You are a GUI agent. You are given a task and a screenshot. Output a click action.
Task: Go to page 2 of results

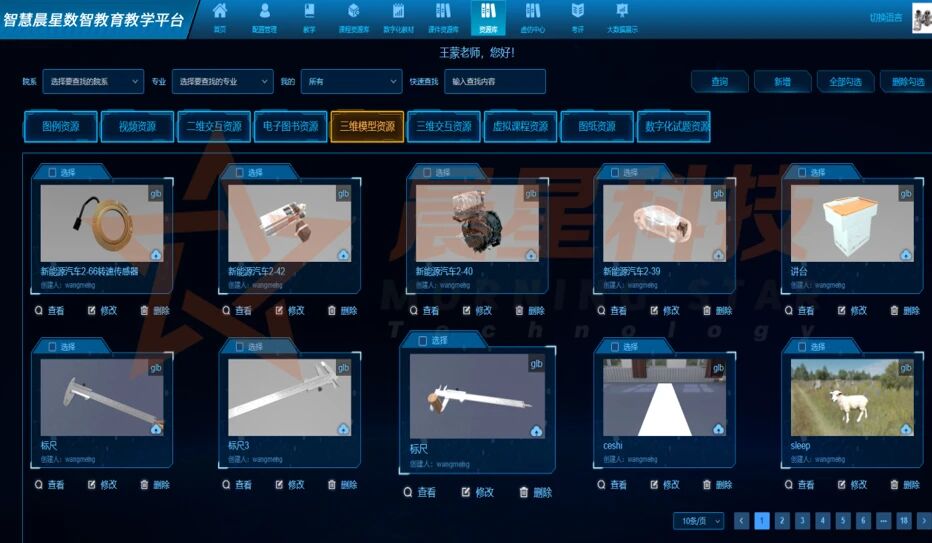click(782, 521)
